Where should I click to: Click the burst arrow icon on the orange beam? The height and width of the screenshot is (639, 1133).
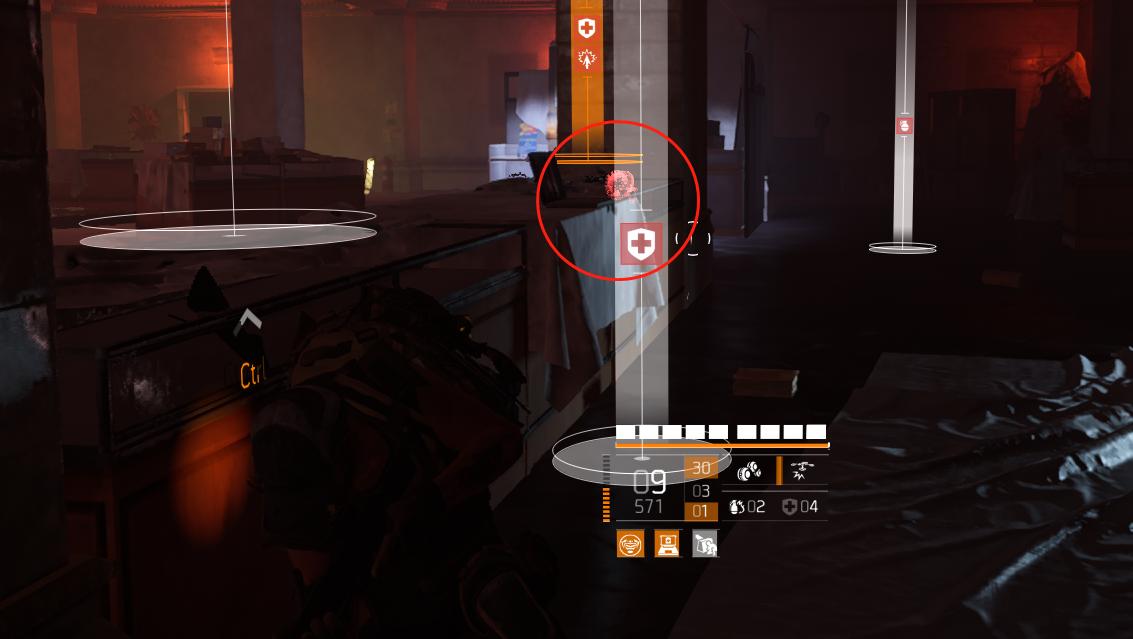[587, 58]
